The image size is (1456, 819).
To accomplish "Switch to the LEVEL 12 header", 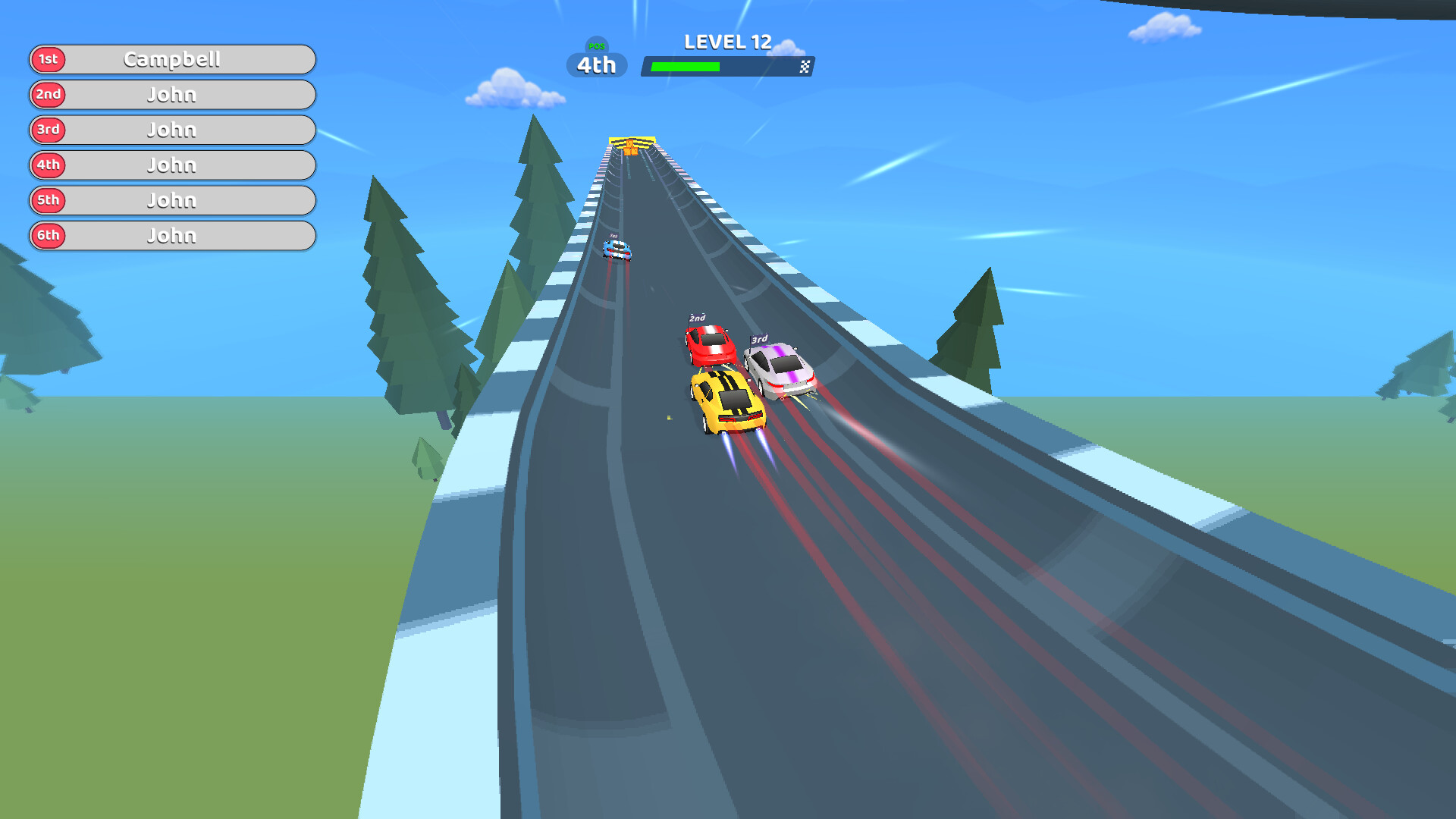I will point(728,42).
